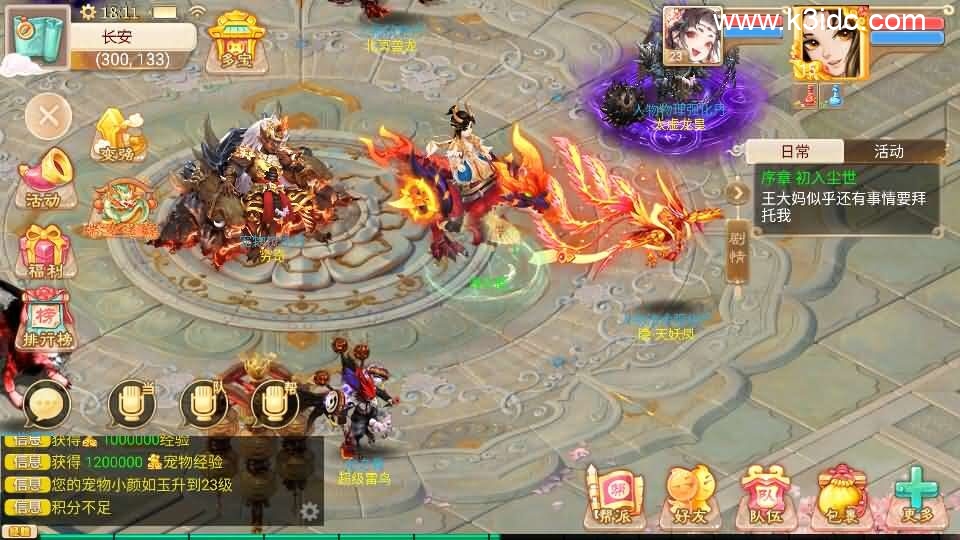Open the 包裹 inventory bag

840,498
